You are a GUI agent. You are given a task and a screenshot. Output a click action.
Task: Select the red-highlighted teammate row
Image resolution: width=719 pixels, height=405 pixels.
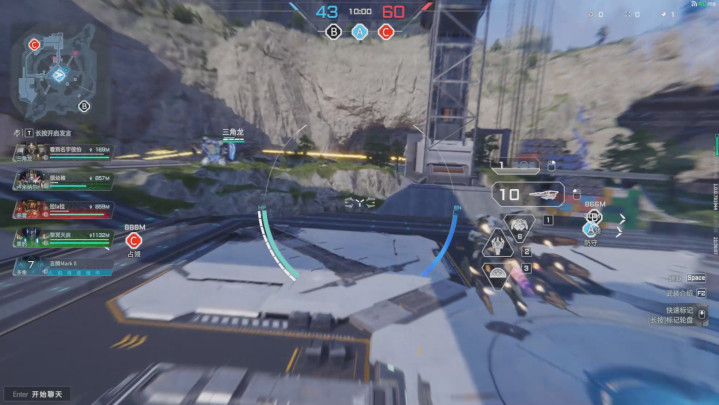(x=62, y=209)
